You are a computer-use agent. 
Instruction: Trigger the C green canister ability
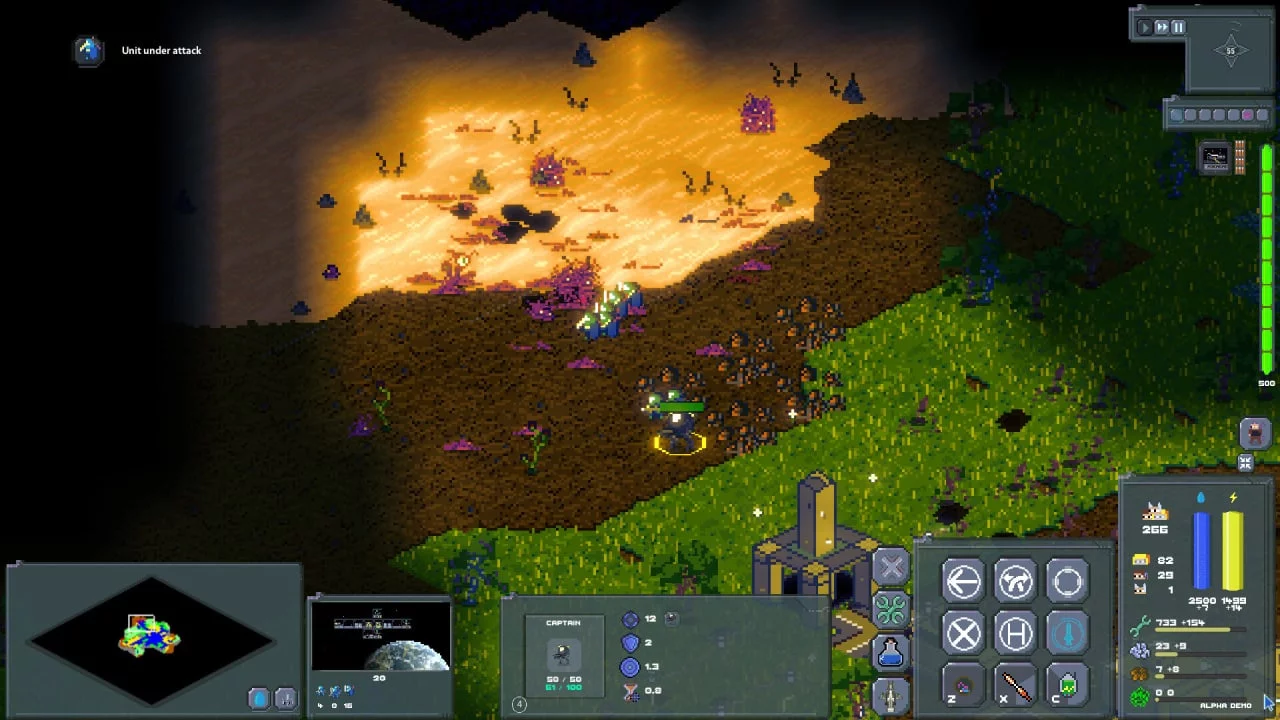point(1067,686)
